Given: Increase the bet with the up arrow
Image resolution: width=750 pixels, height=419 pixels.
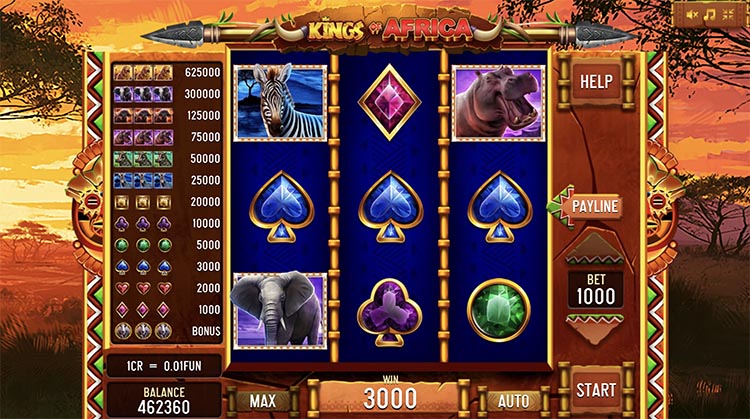Looking at the screenshot, I should (x=594, y=249).
